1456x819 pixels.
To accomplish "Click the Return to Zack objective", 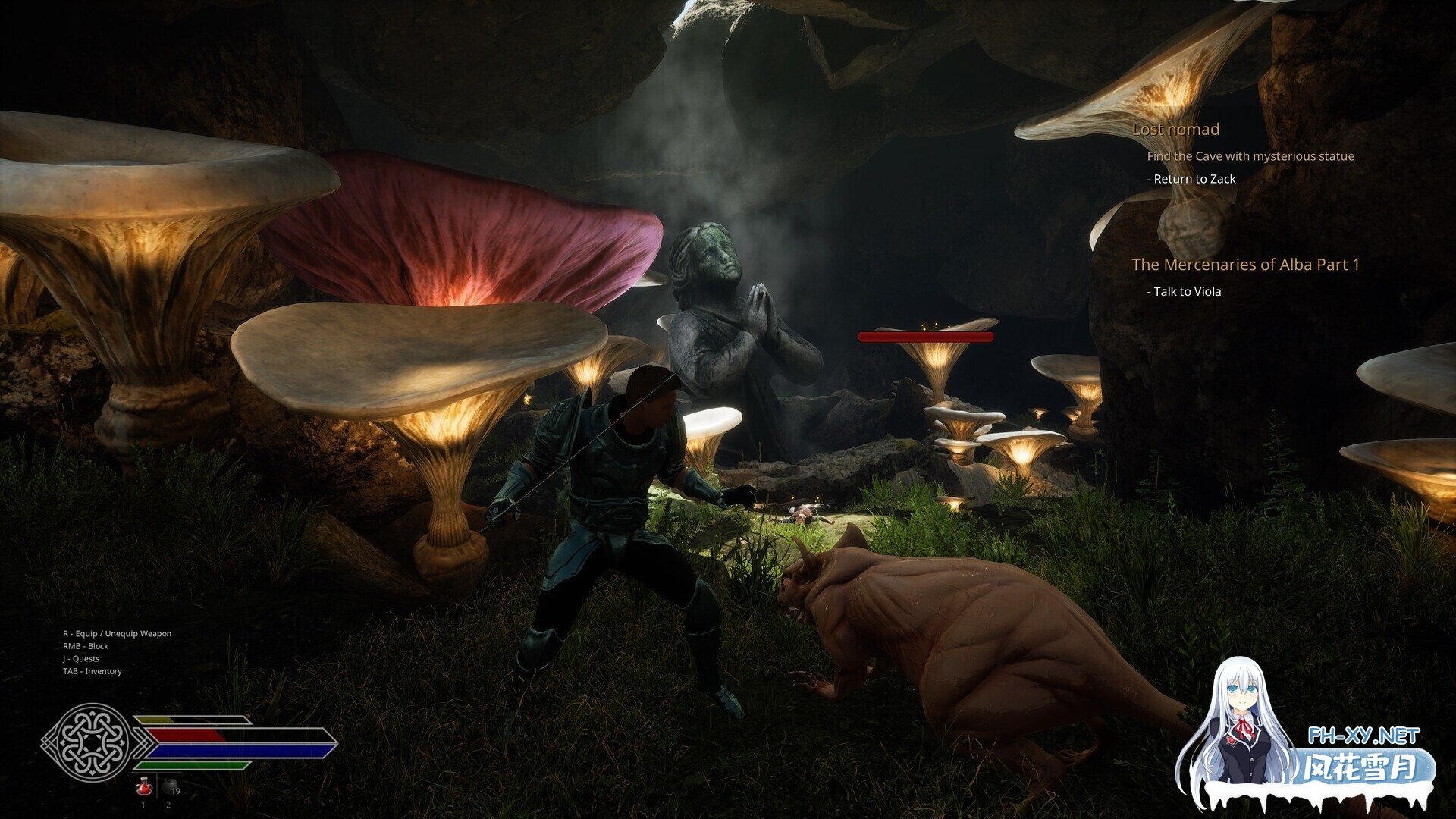I will pos(1194,179).
